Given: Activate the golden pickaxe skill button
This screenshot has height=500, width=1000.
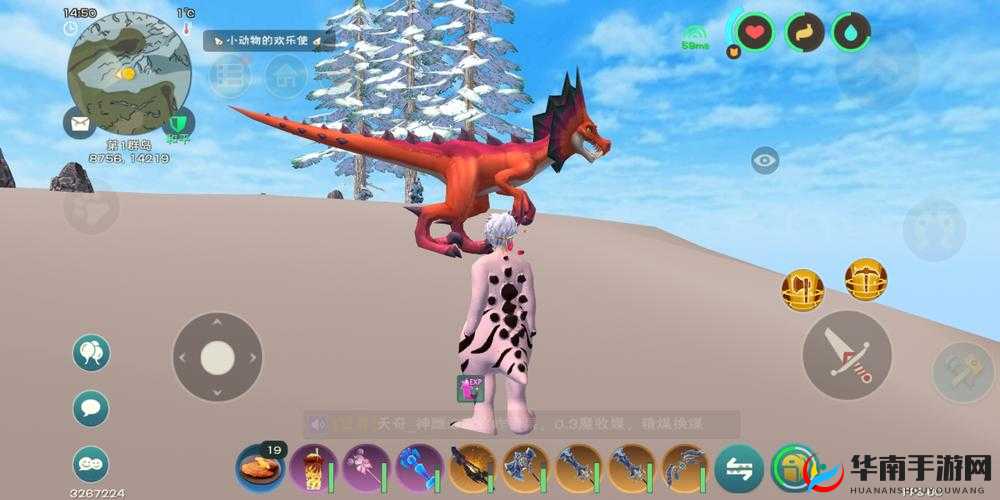Looking at the screenshot, I should [x=865, y=279].
